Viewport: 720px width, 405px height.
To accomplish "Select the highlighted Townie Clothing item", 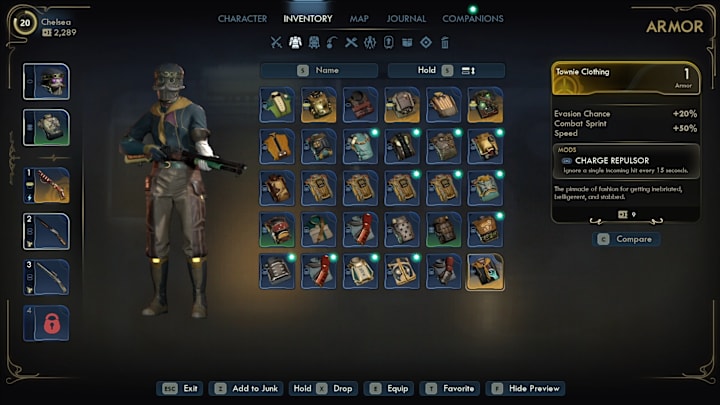I will 485,271.
